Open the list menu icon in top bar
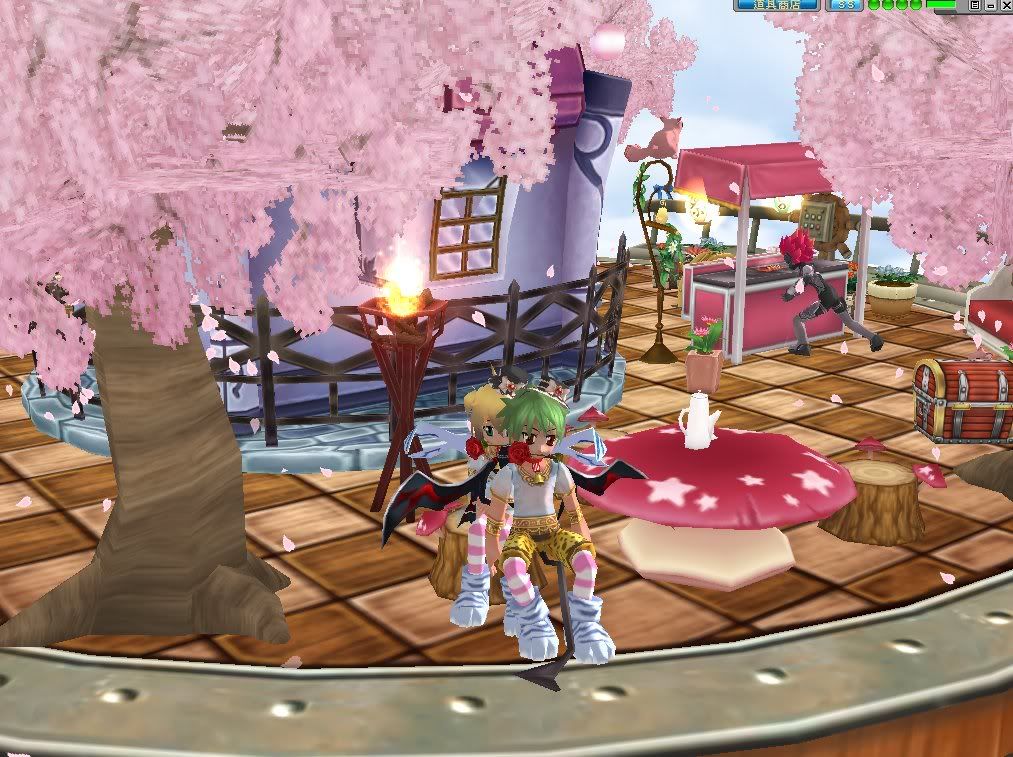The image size is (1013, 757). [x=974, y=5]
